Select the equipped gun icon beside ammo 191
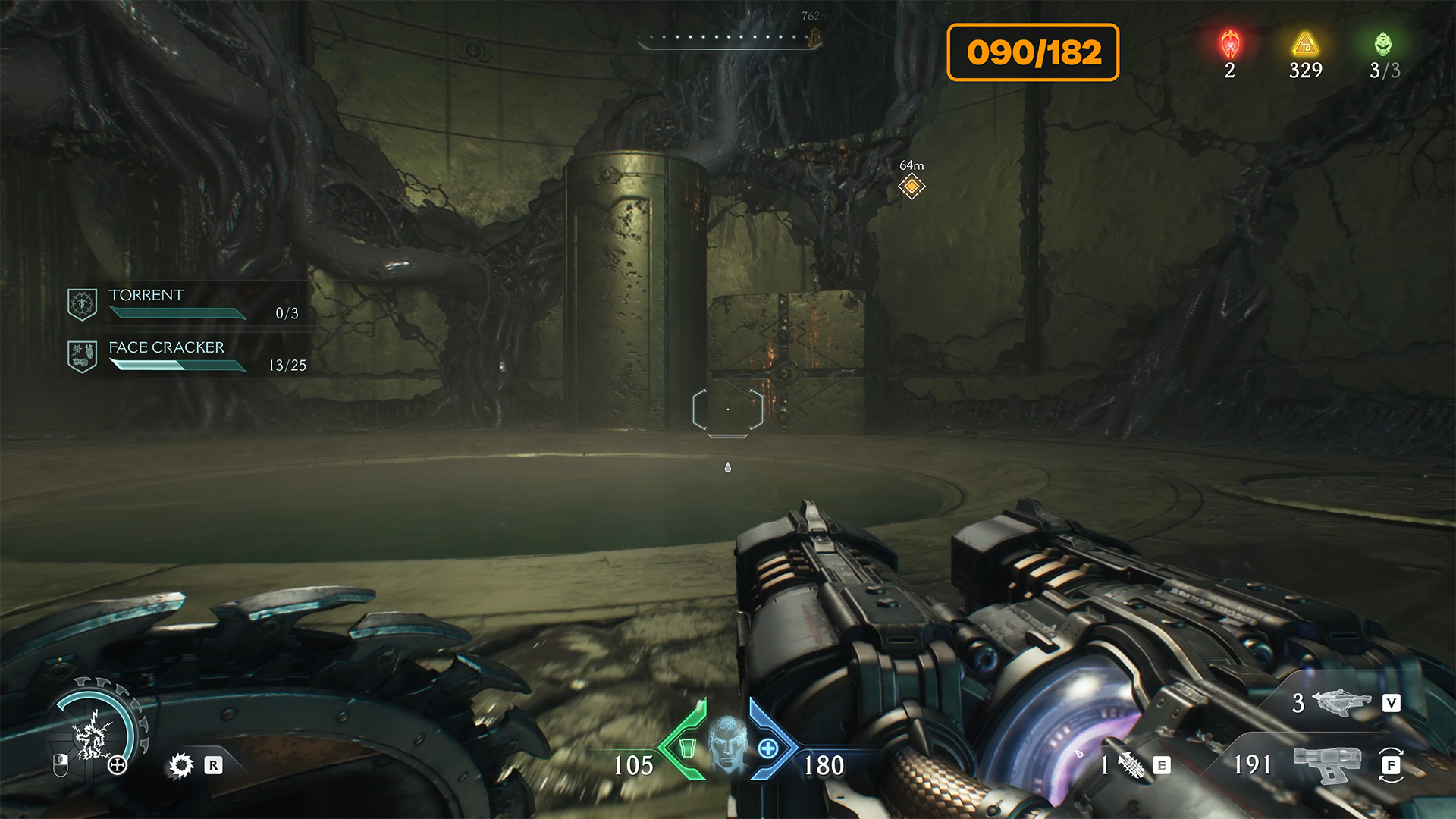Image resolution: width=1456 pixels, height=819 pixels. pos(1327,763)
